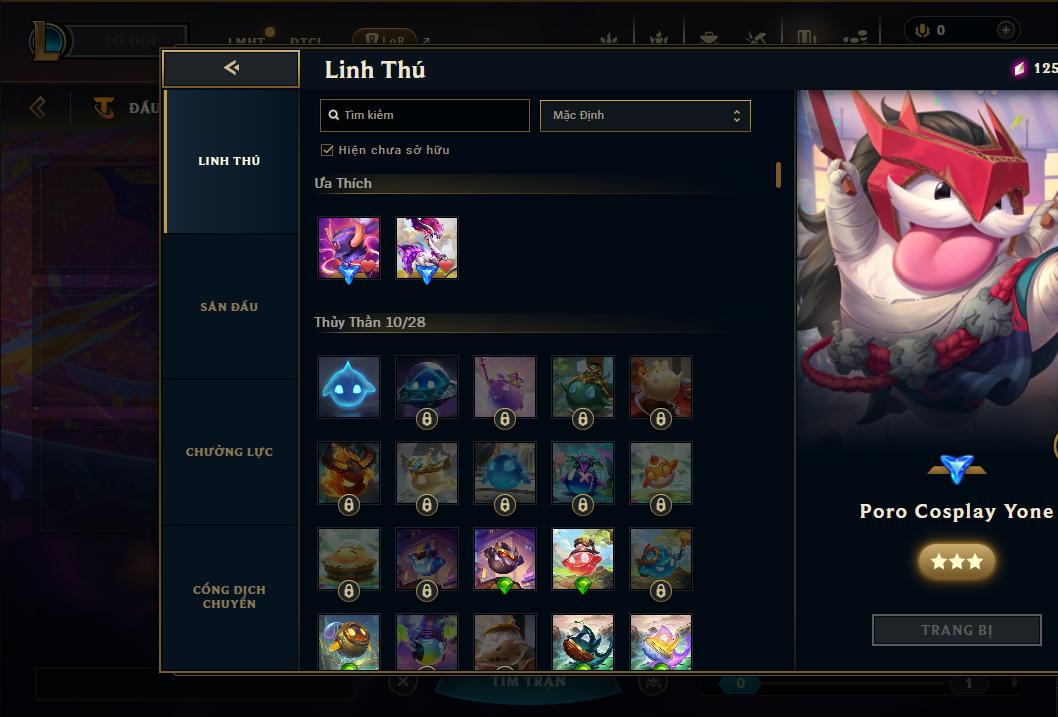
Task: Open the Sân Đấu tab
Action: pyautogui.click(x=229, y=307)
